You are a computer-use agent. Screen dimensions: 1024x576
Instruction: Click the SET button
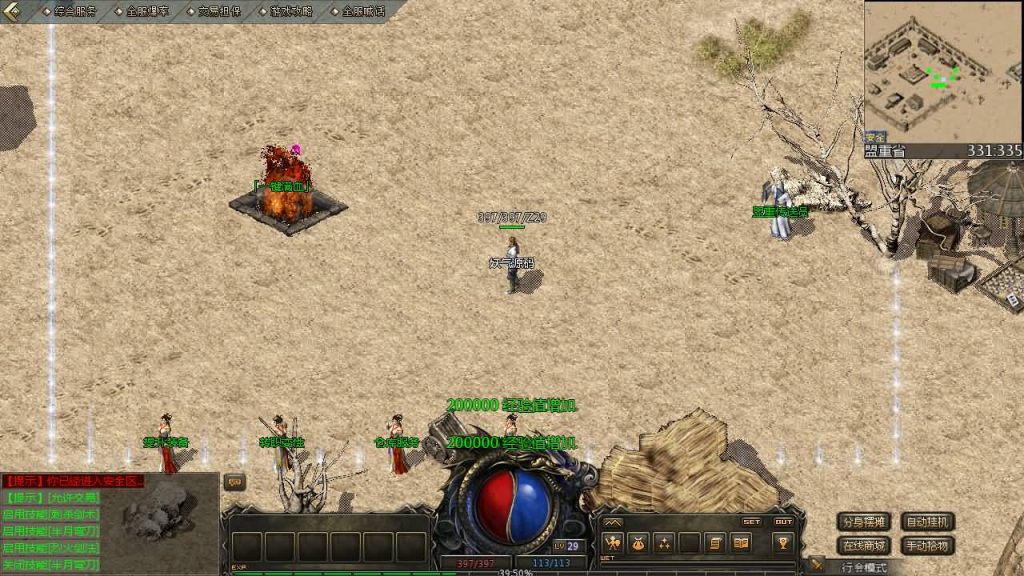(x=751, y=521)
